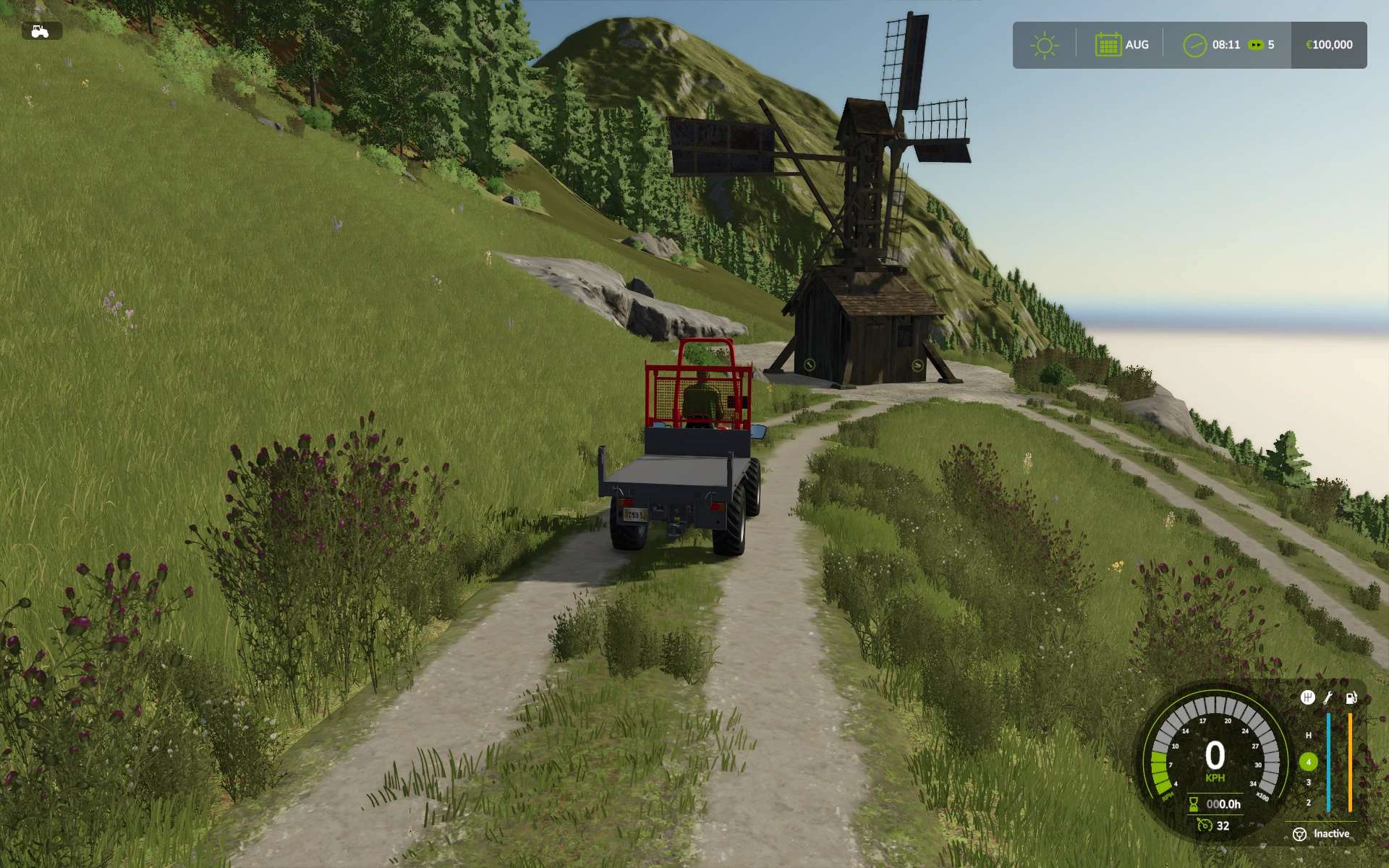
Task: Click the tractor vehicle icon
Action: click(41, 31)
